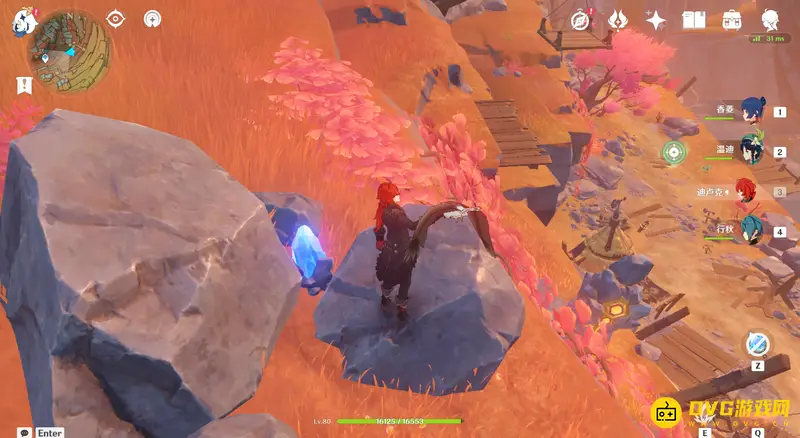Switch to party member 温迪
Screen dimensions: 800x438
752,152
